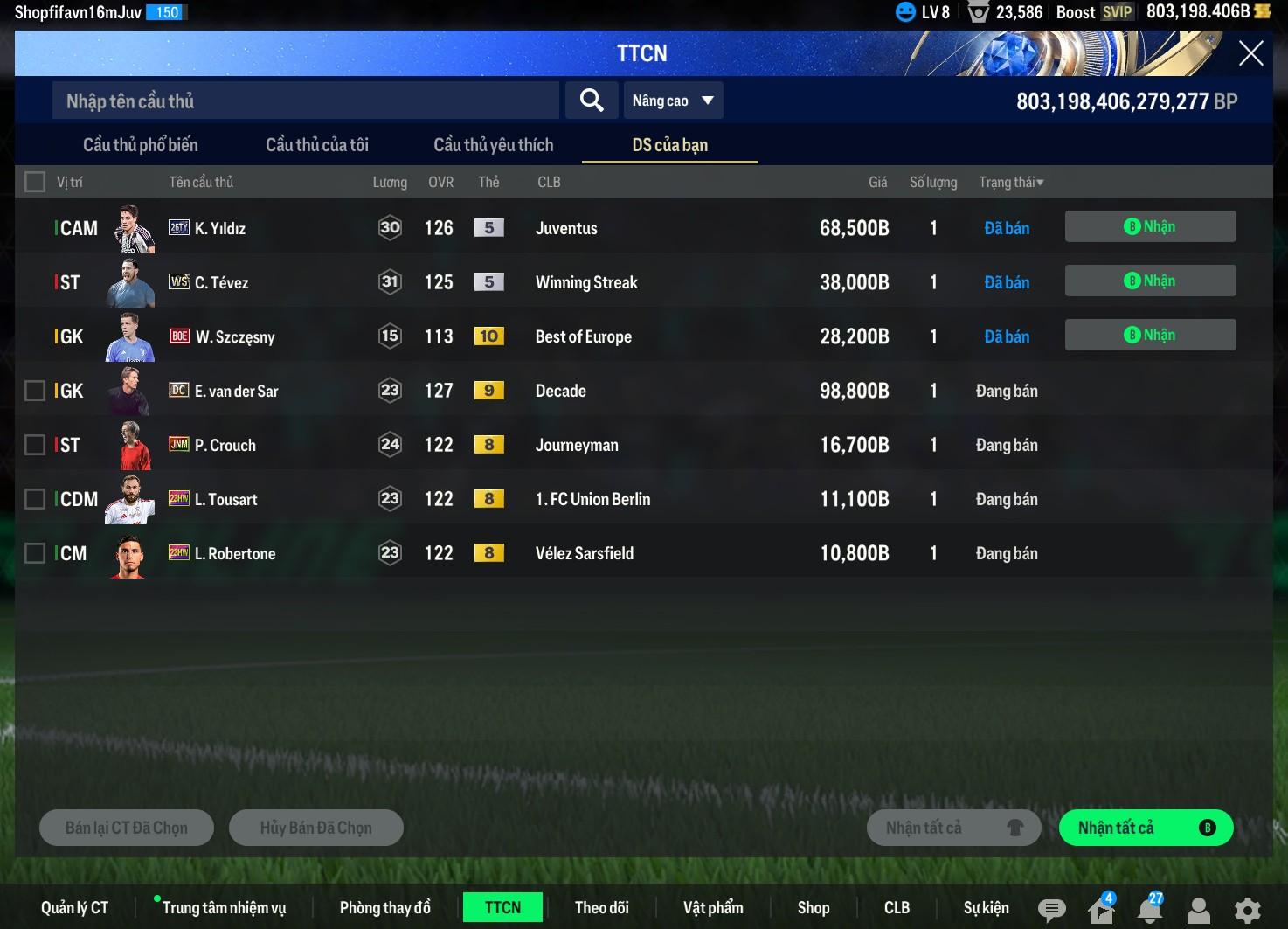
Task: Open Vật phẩm in bottom menu
Action: (713, 908)
